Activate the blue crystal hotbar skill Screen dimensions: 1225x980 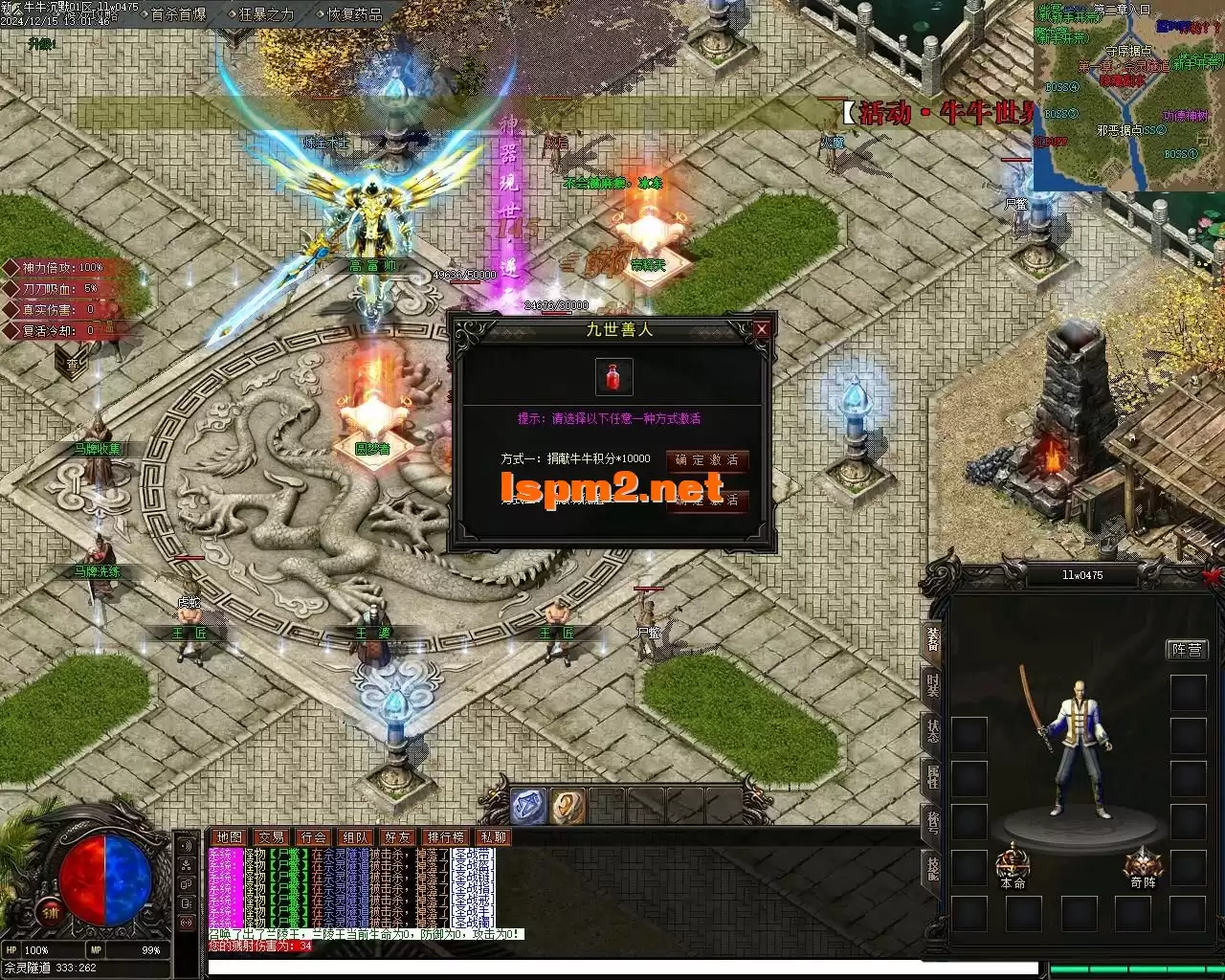527,807
